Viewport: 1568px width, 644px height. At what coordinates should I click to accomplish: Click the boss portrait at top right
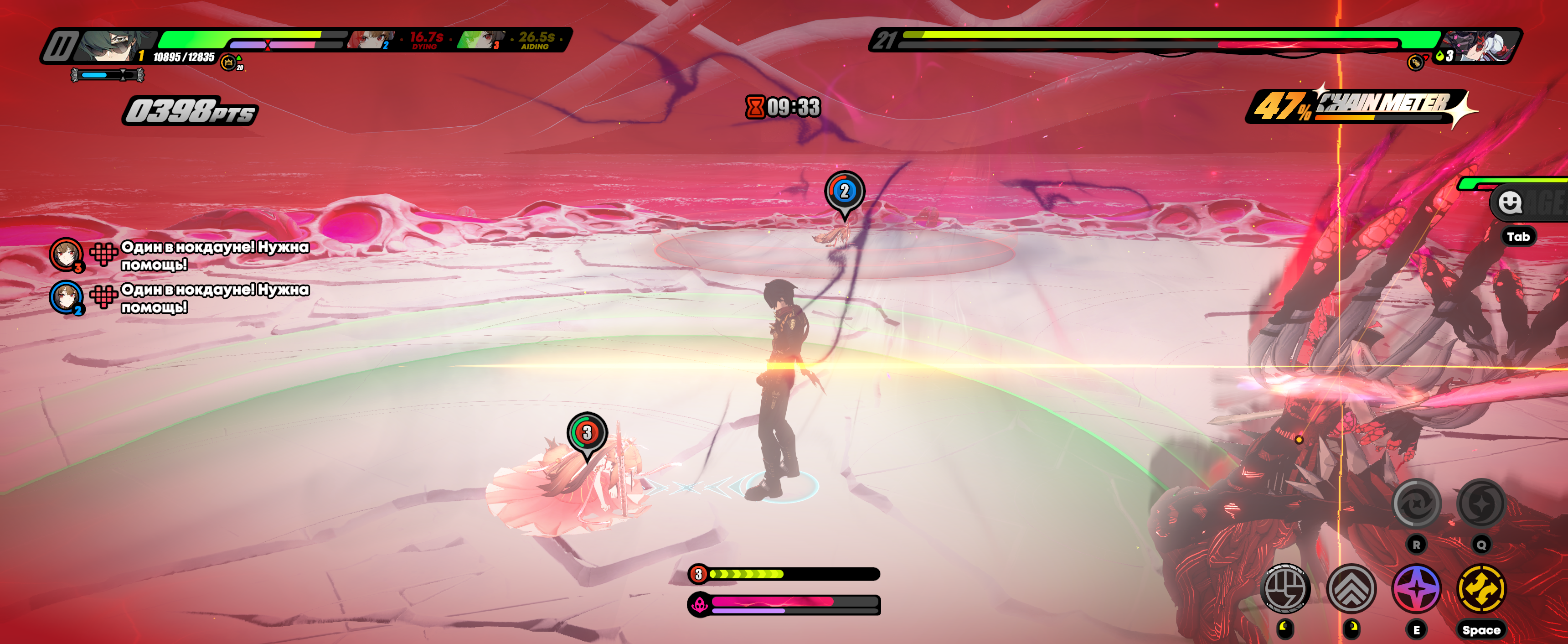pos(1482,46)
